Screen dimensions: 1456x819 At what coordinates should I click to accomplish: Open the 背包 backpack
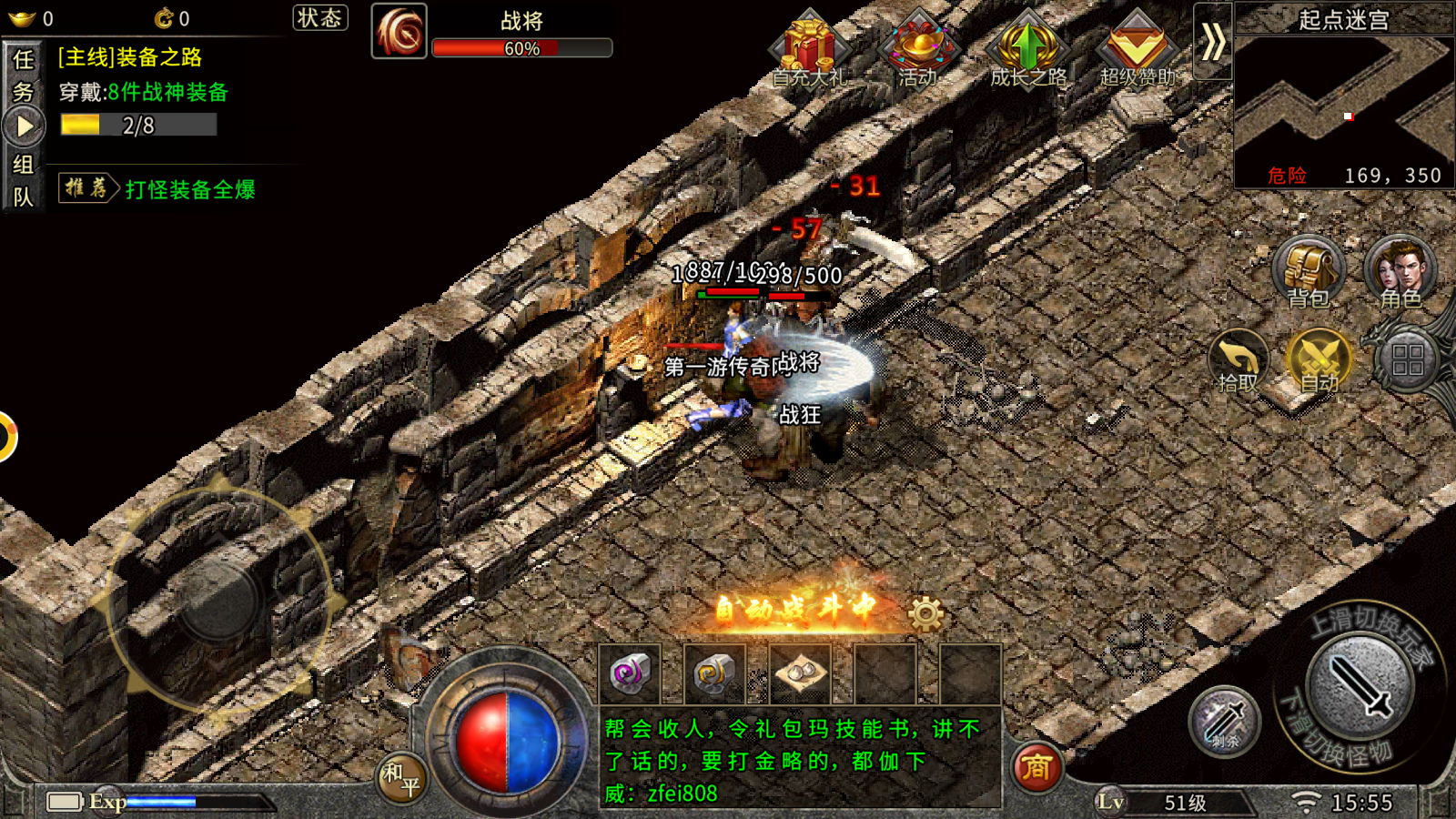pos(1309,272)
